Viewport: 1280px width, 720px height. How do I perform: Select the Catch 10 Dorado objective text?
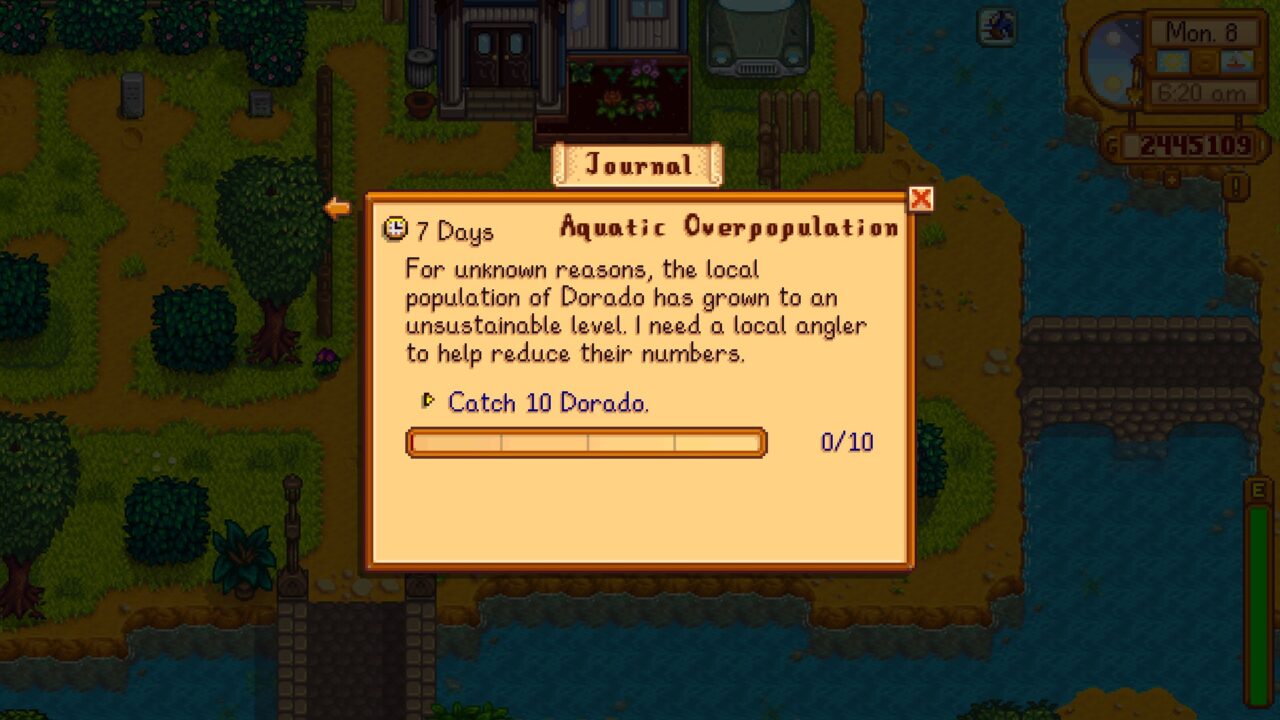546,403
